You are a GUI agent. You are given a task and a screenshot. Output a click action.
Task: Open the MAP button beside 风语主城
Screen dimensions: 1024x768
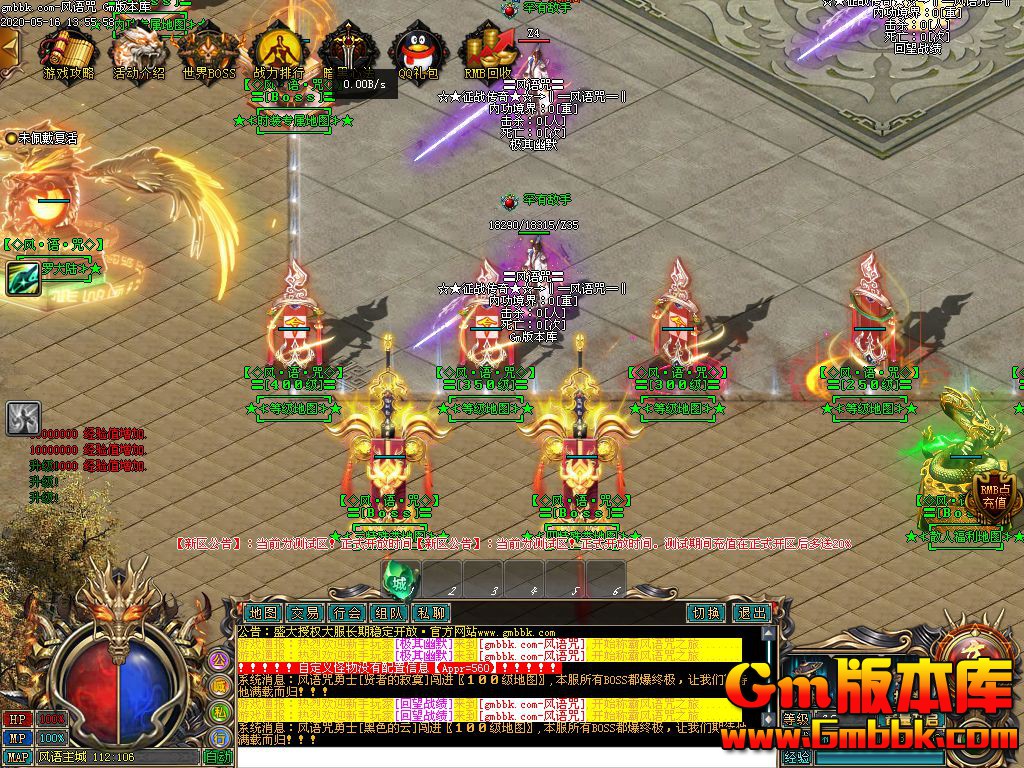18,757
